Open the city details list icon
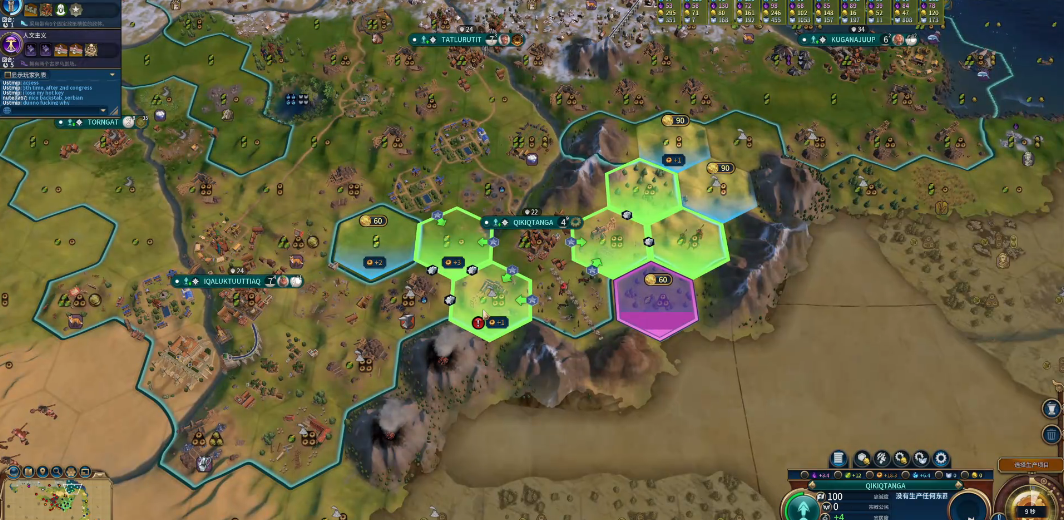The width and height of the screenshot is (1064, 520). [839, 458]
